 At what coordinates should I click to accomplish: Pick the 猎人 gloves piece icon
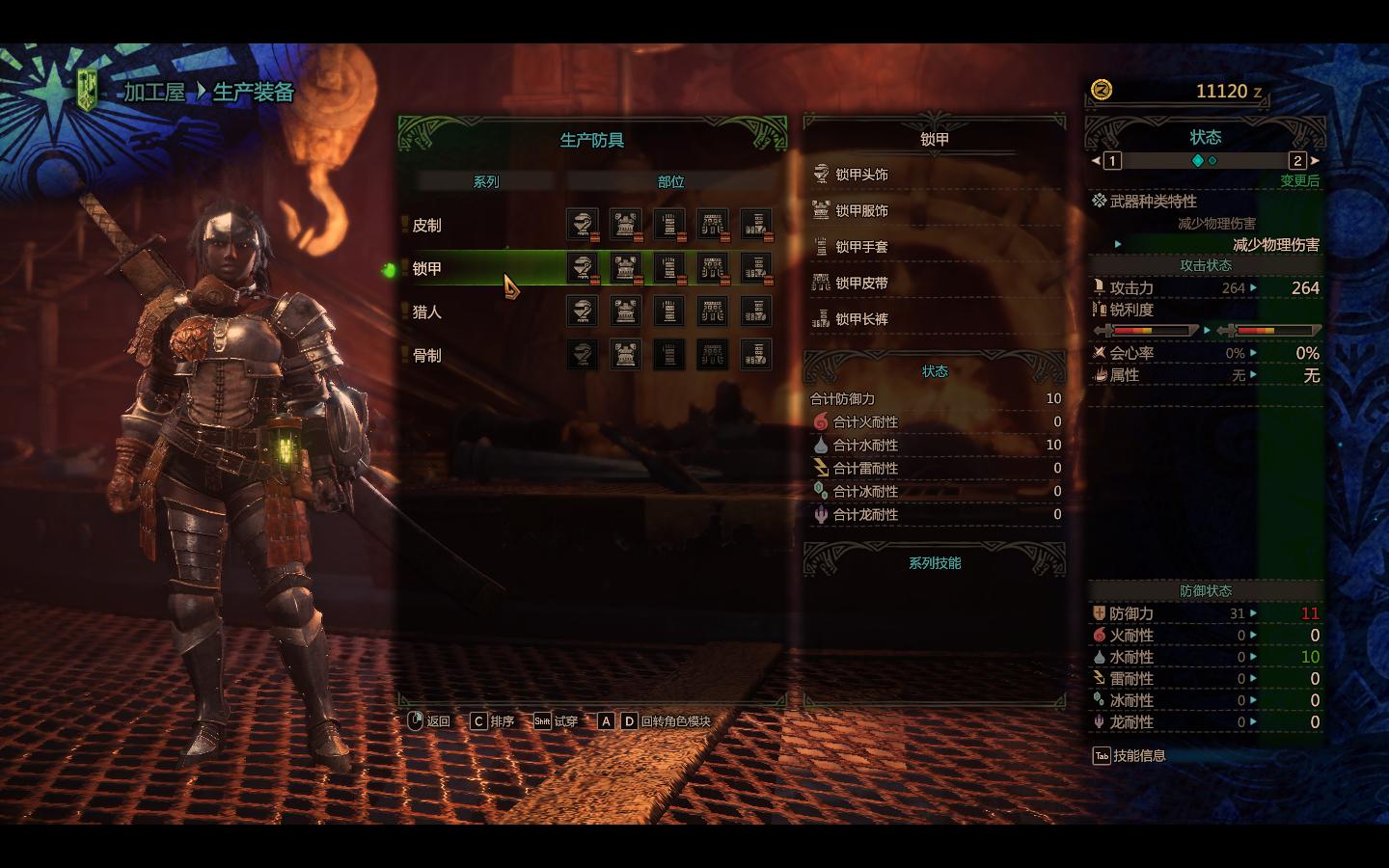(x=668, y=312)
